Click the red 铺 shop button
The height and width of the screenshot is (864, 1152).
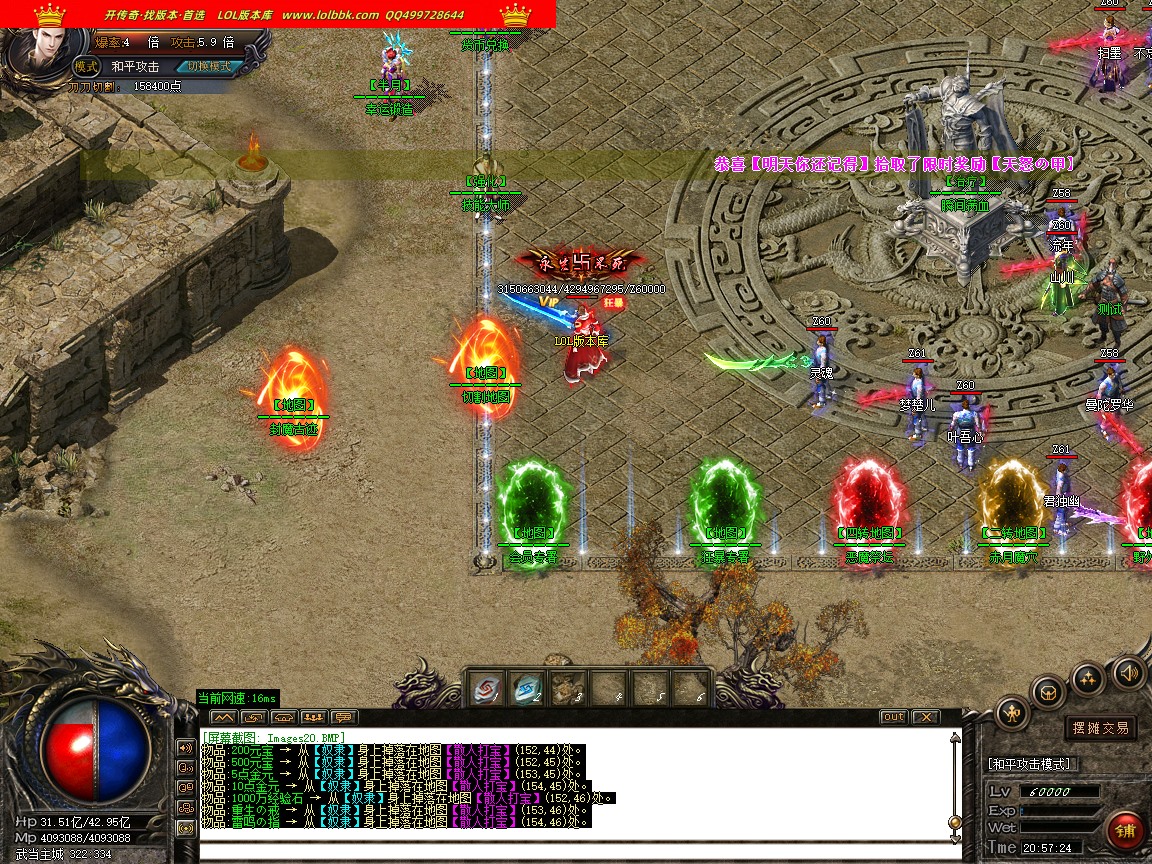click(x=1125, y=831)
